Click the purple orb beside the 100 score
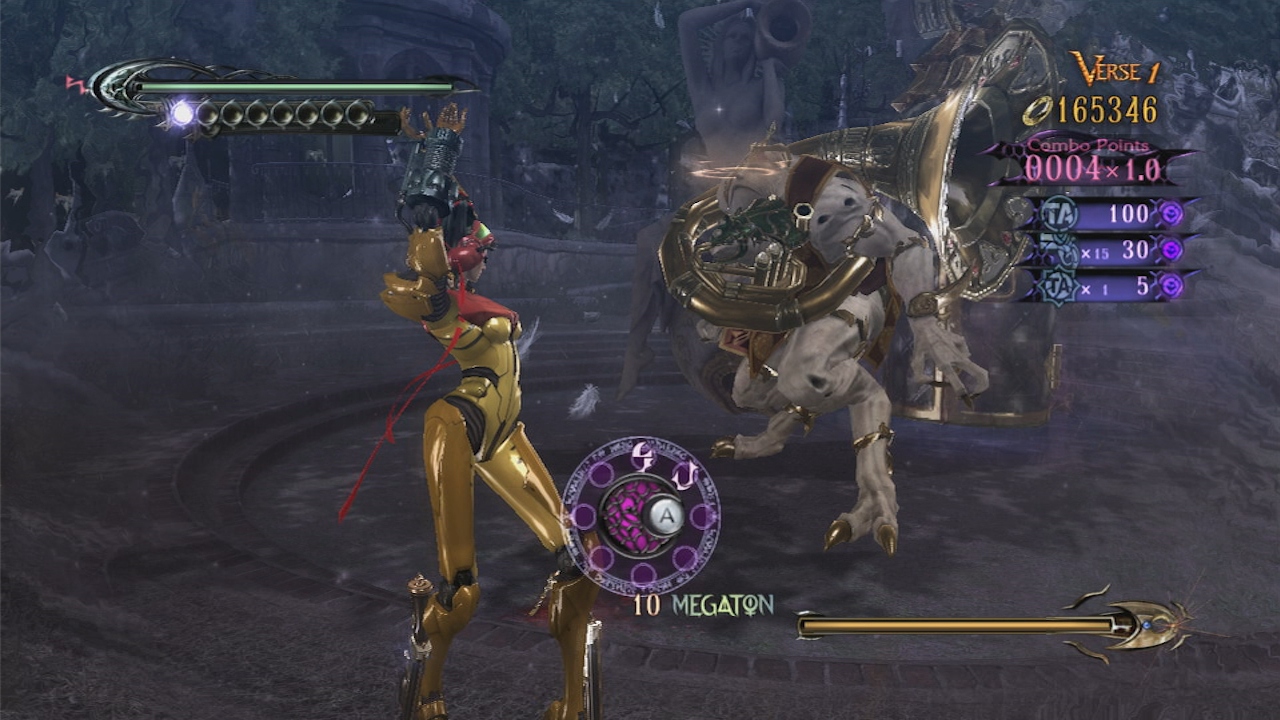The height and width of the screenshot is (720, 1280). click(1172, 213)
